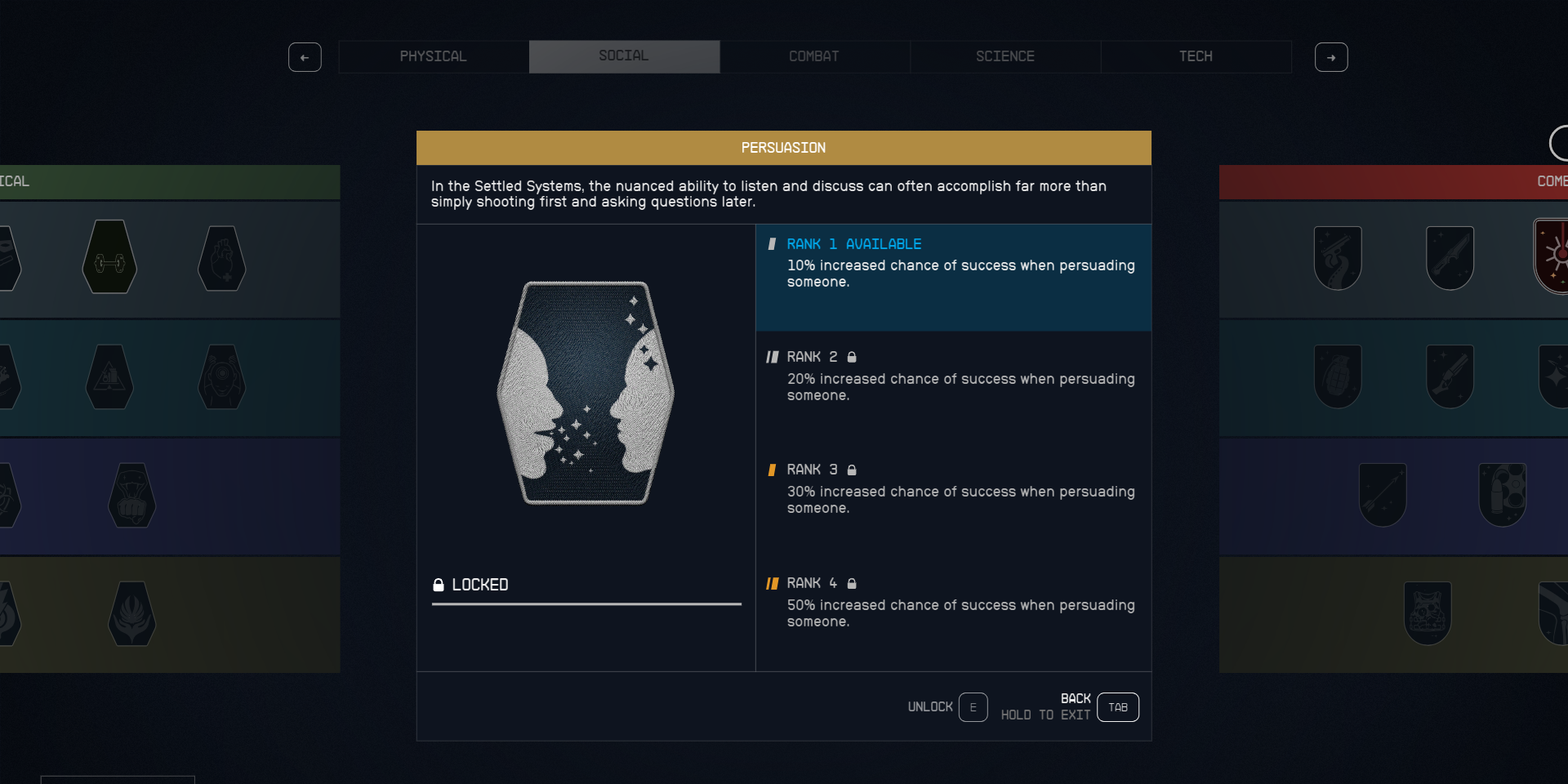Advance categories using the right arrow
This screenshot has width=1568, height=784.
[x=1331, y=57]
